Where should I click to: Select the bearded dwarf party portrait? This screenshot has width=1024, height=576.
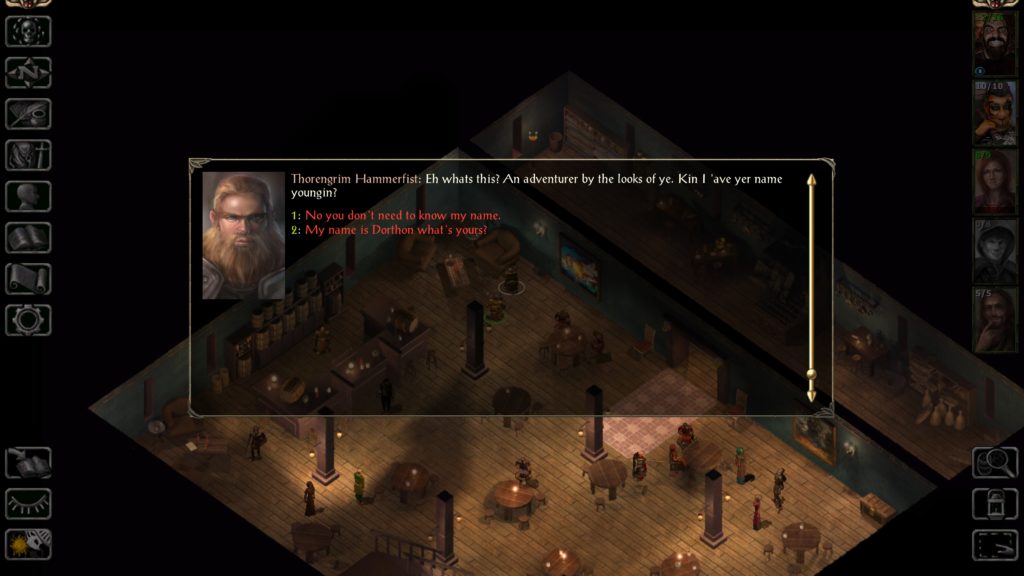(995, 43)
